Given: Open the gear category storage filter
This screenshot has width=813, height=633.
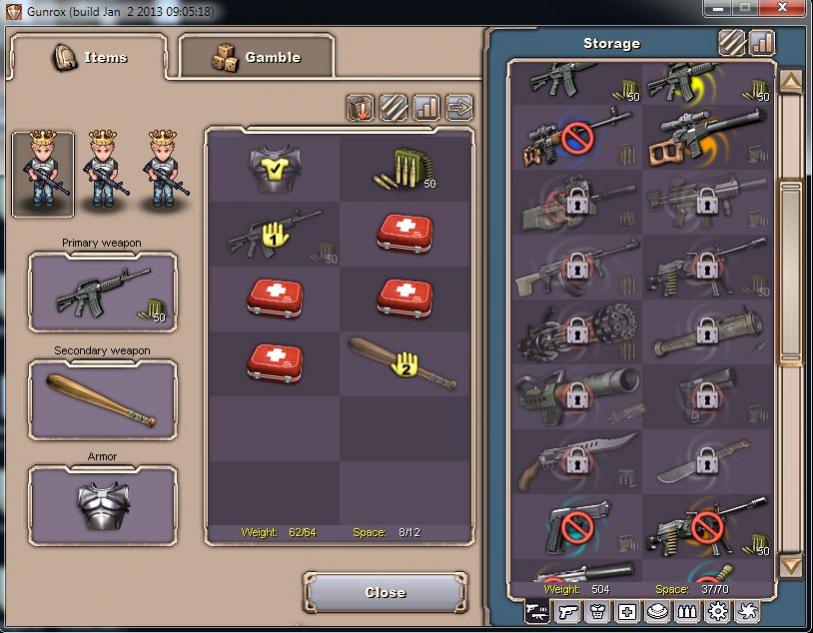Looking at the screenshot, I should point(717,612).
